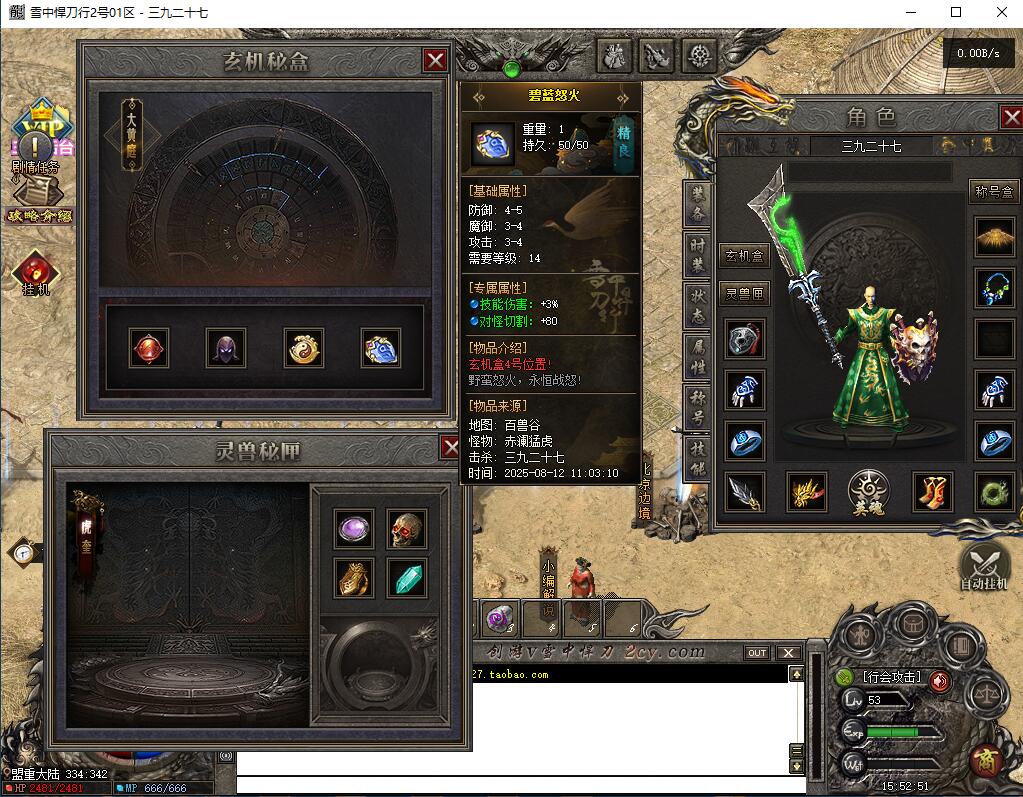Screen dimensions: 1023x797
Task: Close the 角色 character window
Action: (1011, 117)
